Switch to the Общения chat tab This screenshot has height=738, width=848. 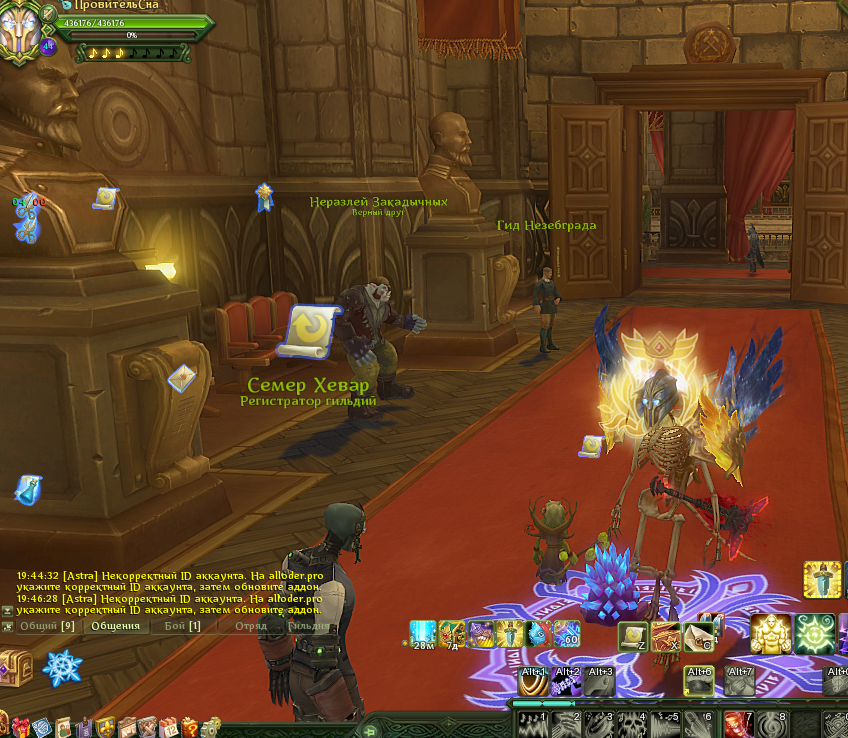115,626
